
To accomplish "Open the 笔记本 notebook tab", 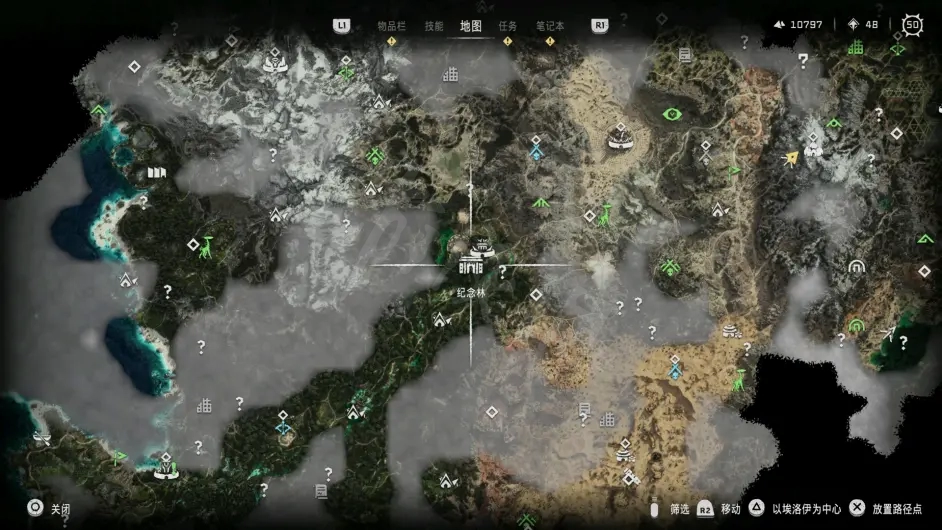I will tap(550, 26).
